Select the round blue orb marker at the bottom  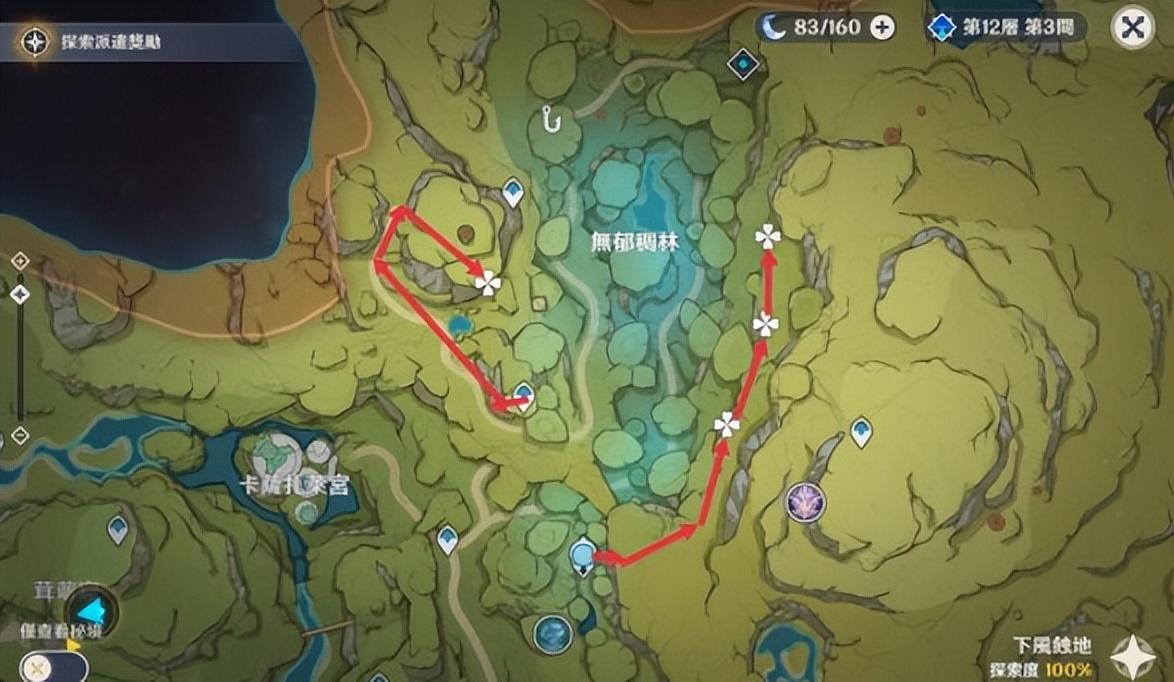pos(552,634)
